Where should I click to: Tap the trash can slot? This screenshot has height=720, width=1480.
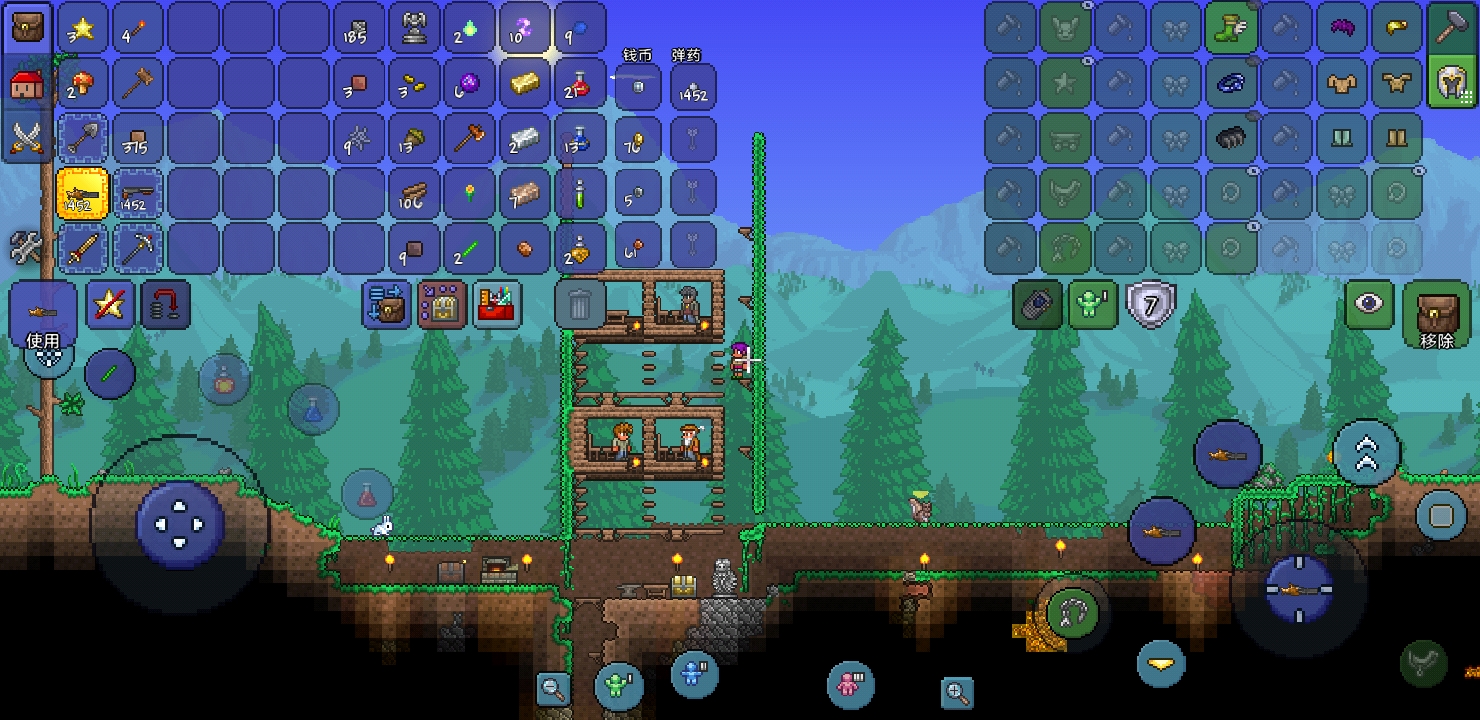[x=580, y=303]
